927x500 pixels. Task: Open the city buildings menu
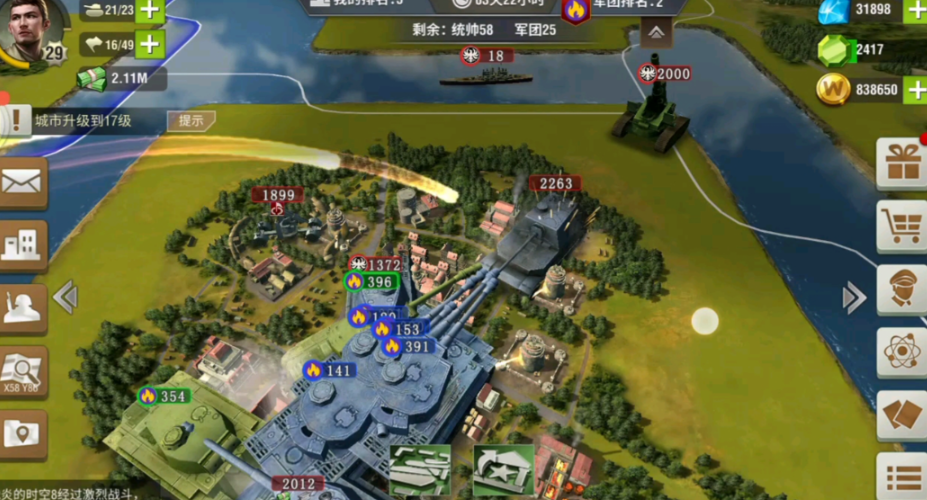22,243
